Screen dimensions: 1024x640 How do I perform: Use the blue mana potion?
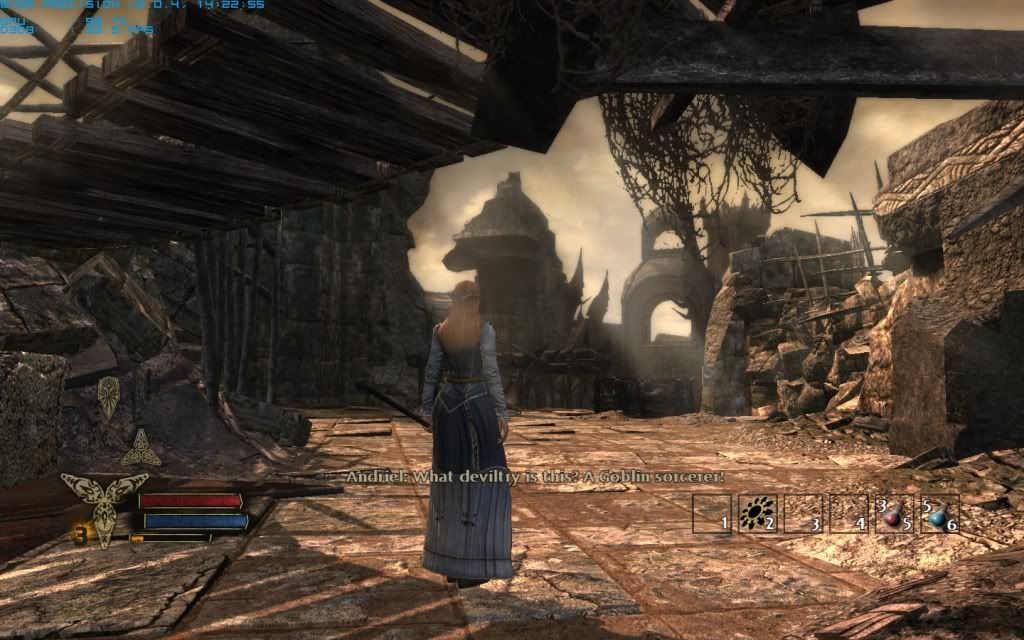pyautogui.click(x=938, y=514)
